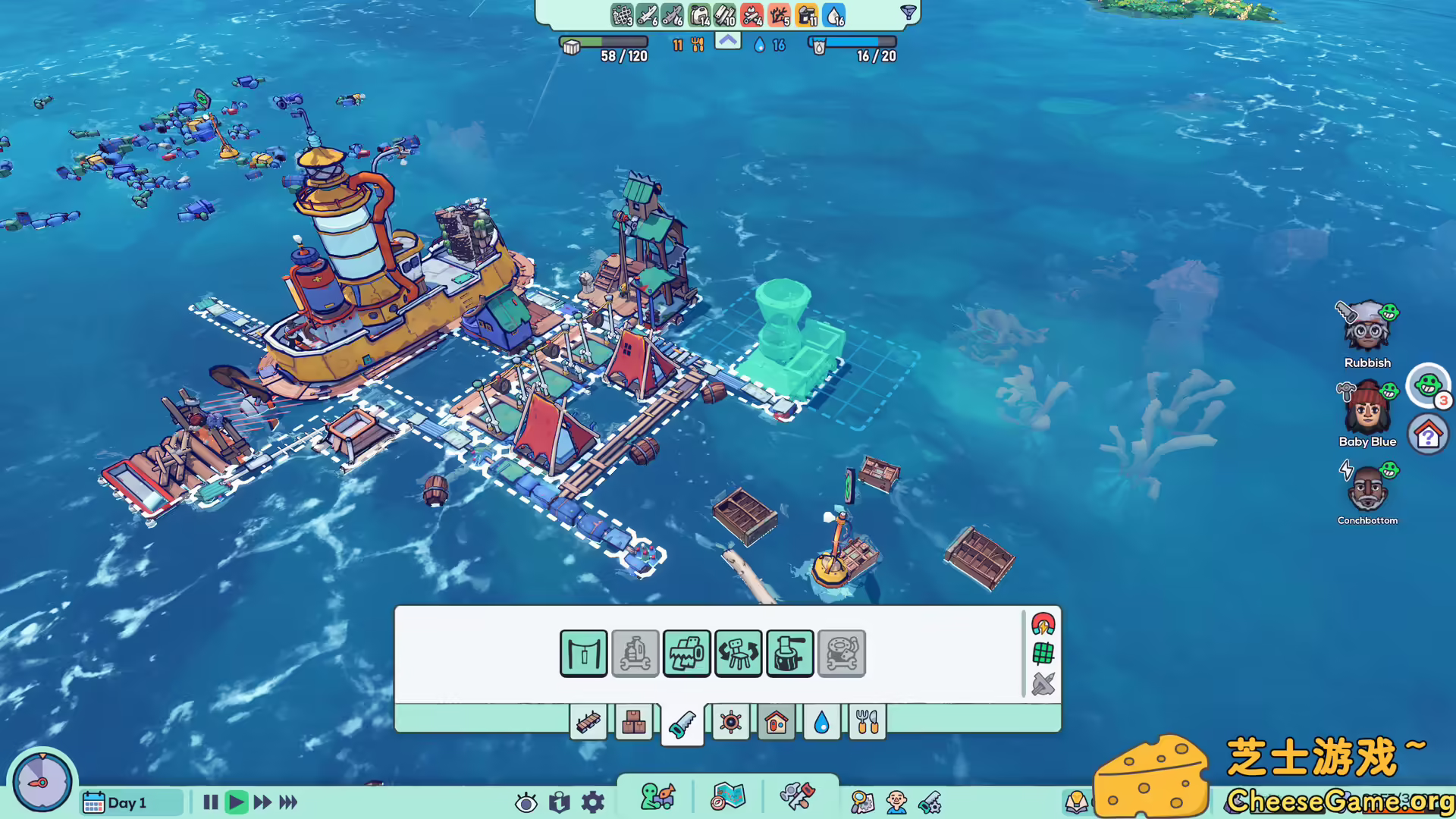Expand the house help icon on right edge
1456x819 pixels.
pos(1429,434)
